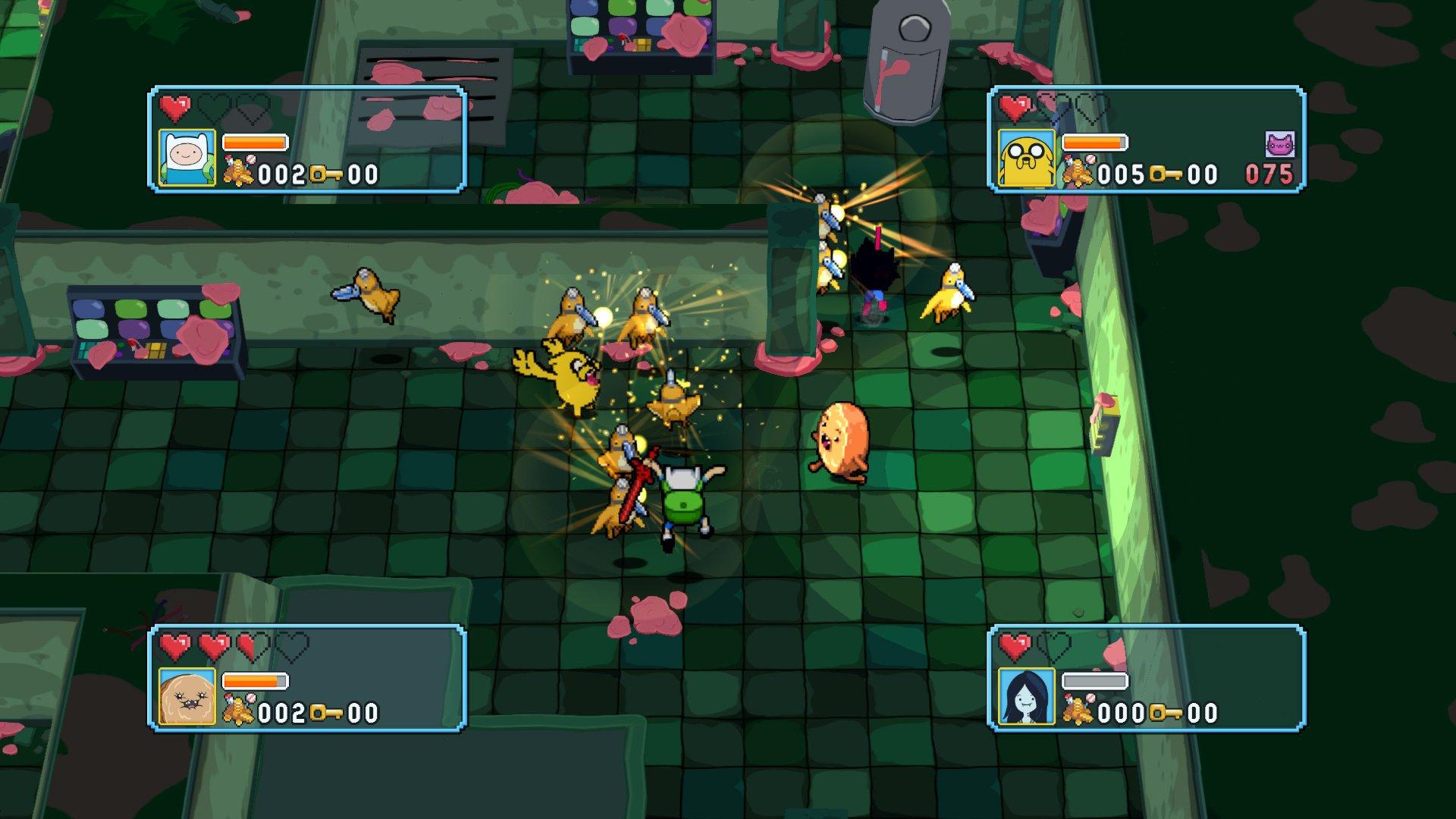The image size is (1456, 819).
Task: Select the gold key icon beside Finn's treat count
Action: coord(326,174)
